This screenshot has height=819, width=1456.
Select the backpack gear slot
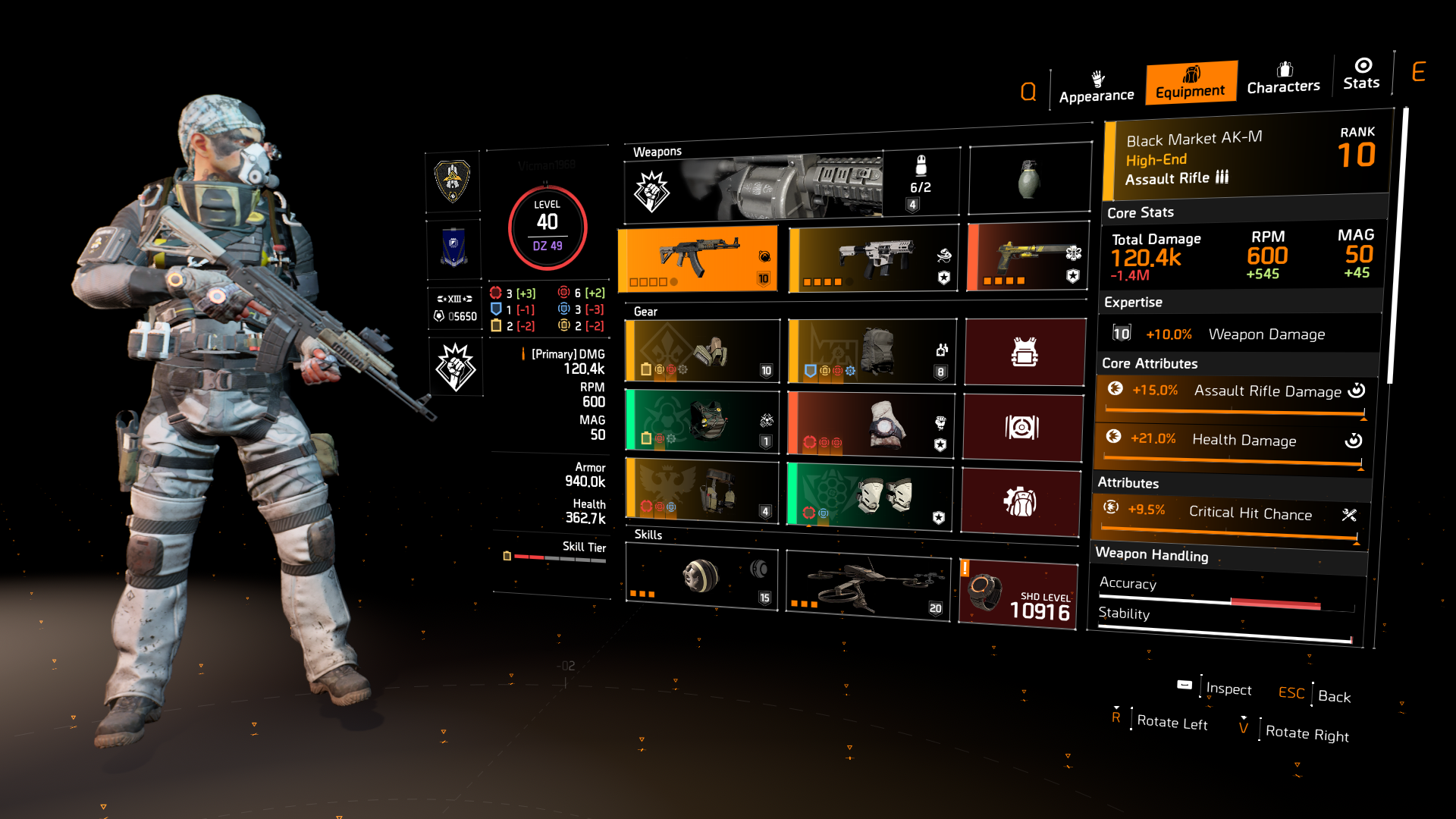pyautogui.click(x=871, y=351)
